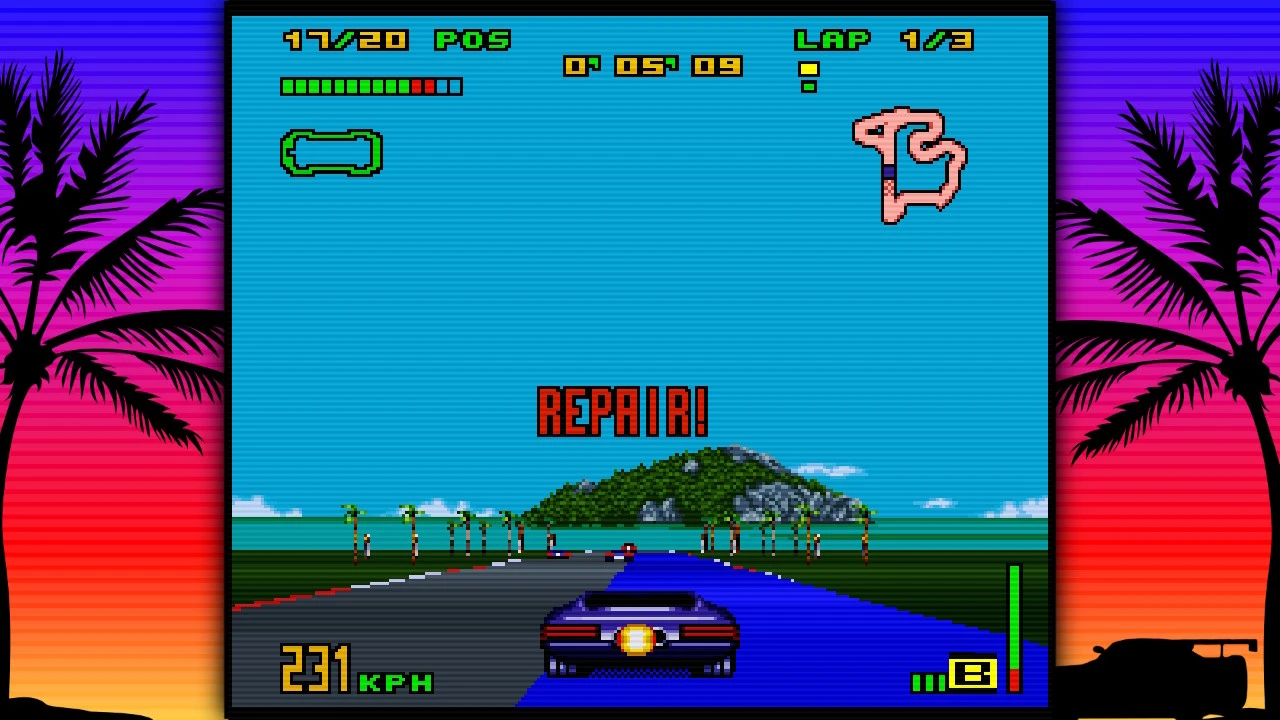Open the horizontal health bar strip
This screenshot has height=720, width=1280.
tap(370, 87)
